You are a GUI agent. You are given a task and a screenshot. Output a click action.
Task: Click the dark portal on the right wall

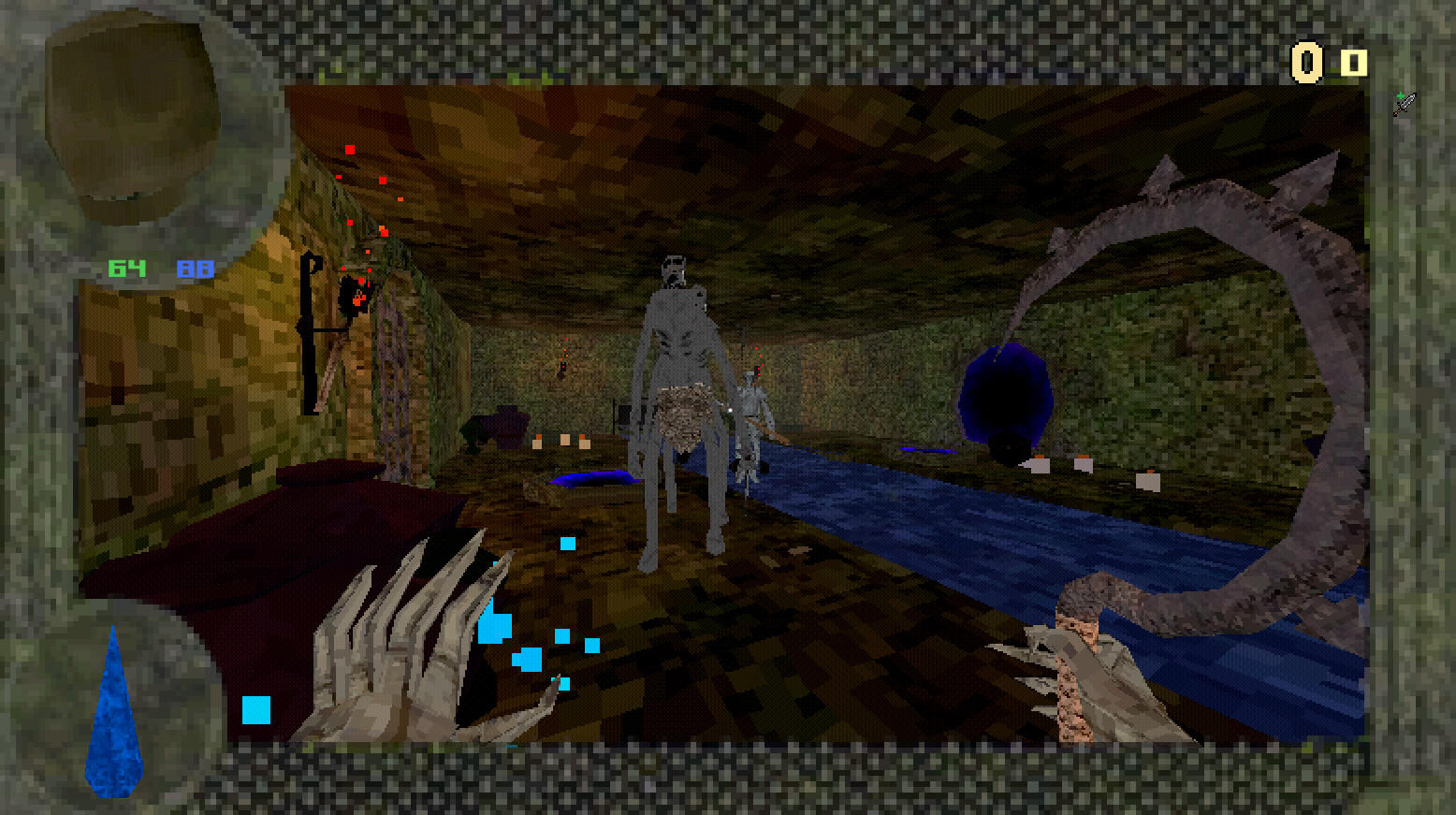tap(1009, 398)
